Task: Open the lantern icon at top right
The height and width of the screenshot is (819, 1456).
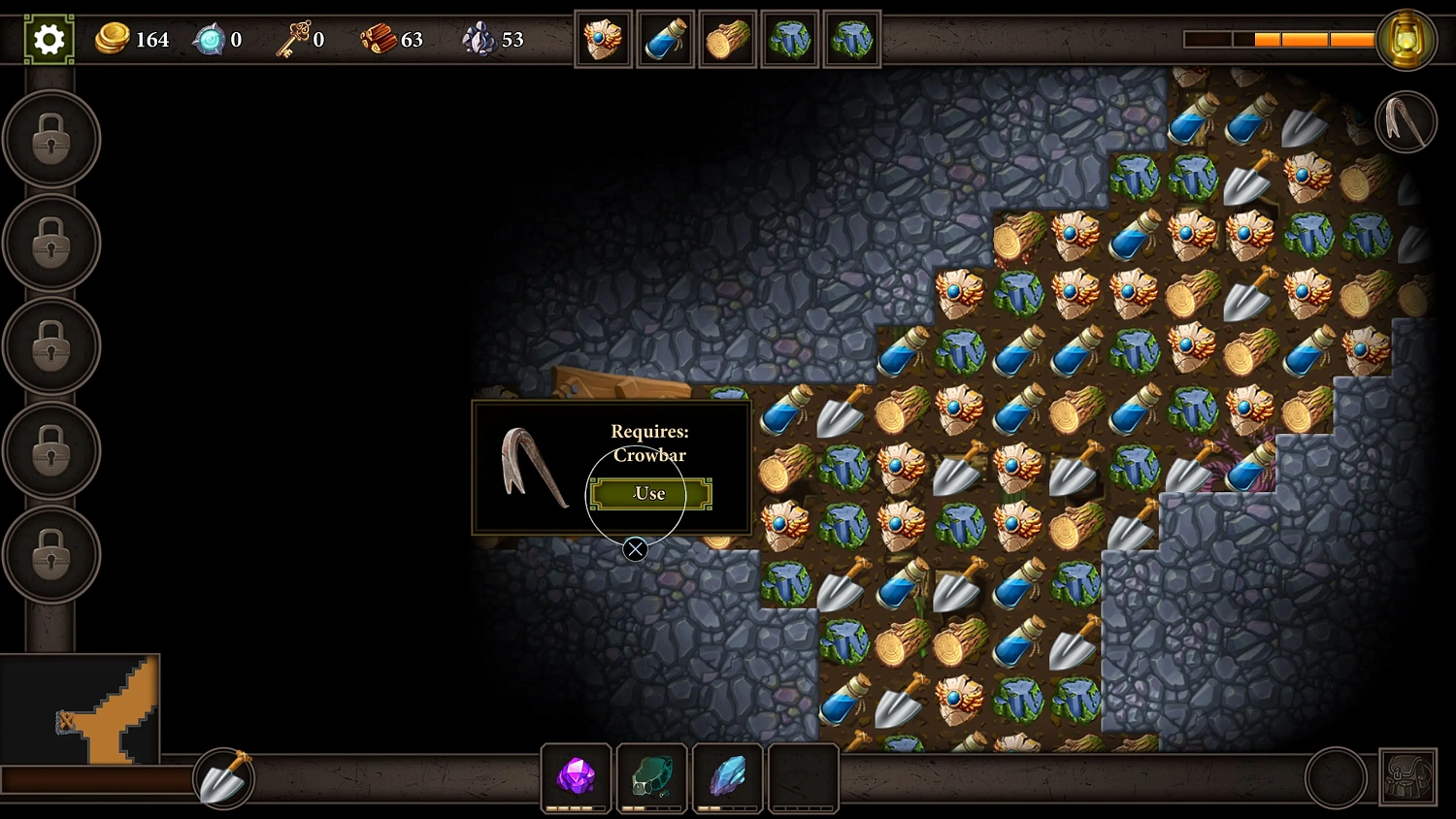Action: pyautogui.click(x=1408, y=40)
